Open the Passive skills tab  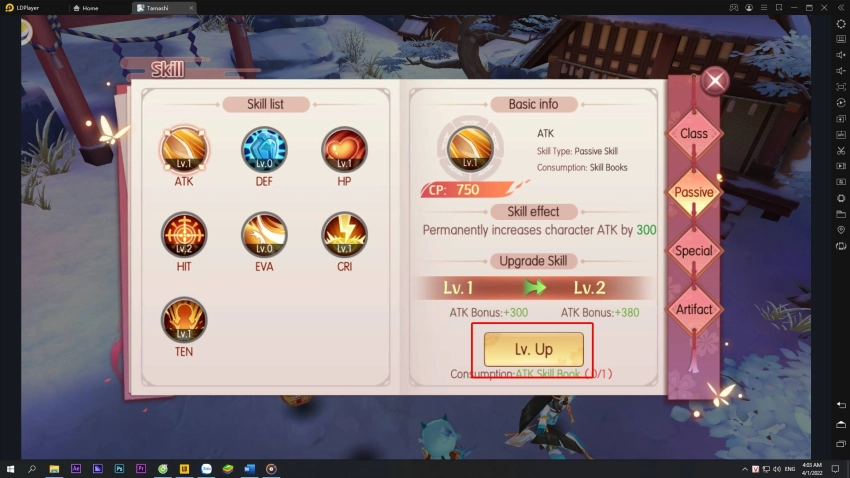tap(694, 192)
